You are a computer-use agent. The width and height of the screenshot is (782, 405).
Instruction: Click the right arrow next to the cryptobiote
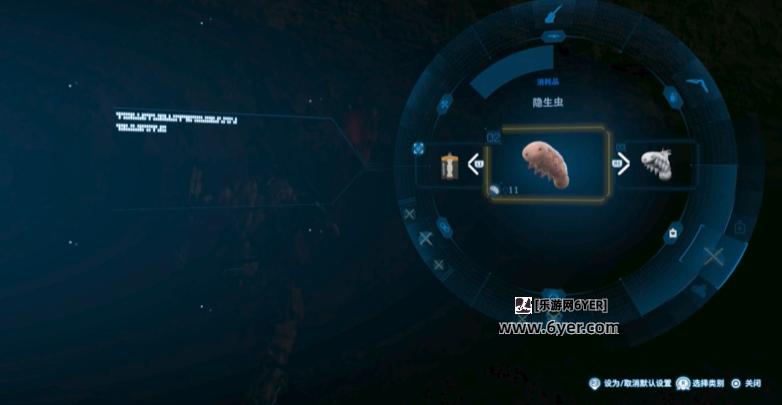click(x=622, y=163)
